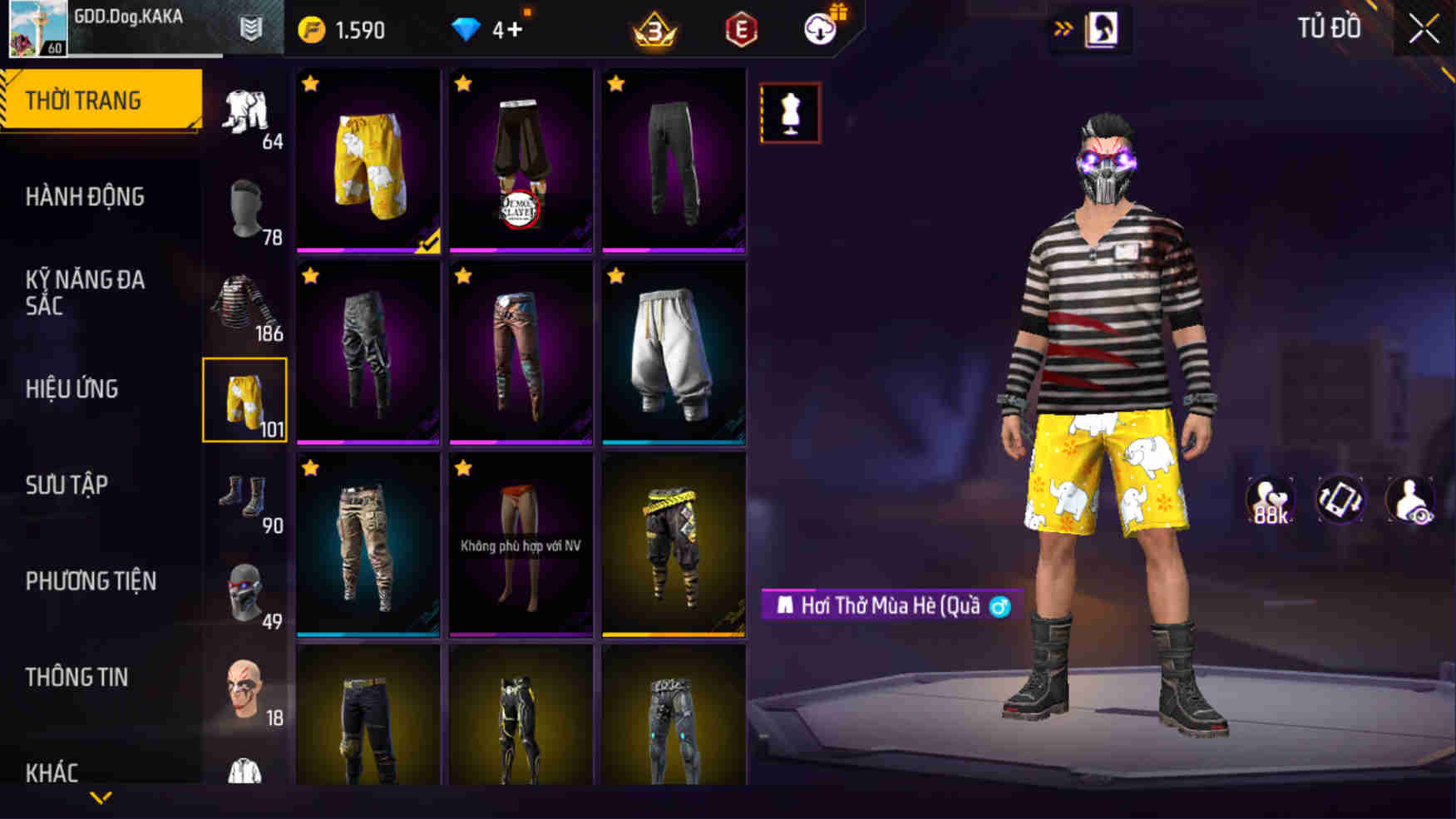Select the yellow elephant shorts thumbnail in grid

367,160
